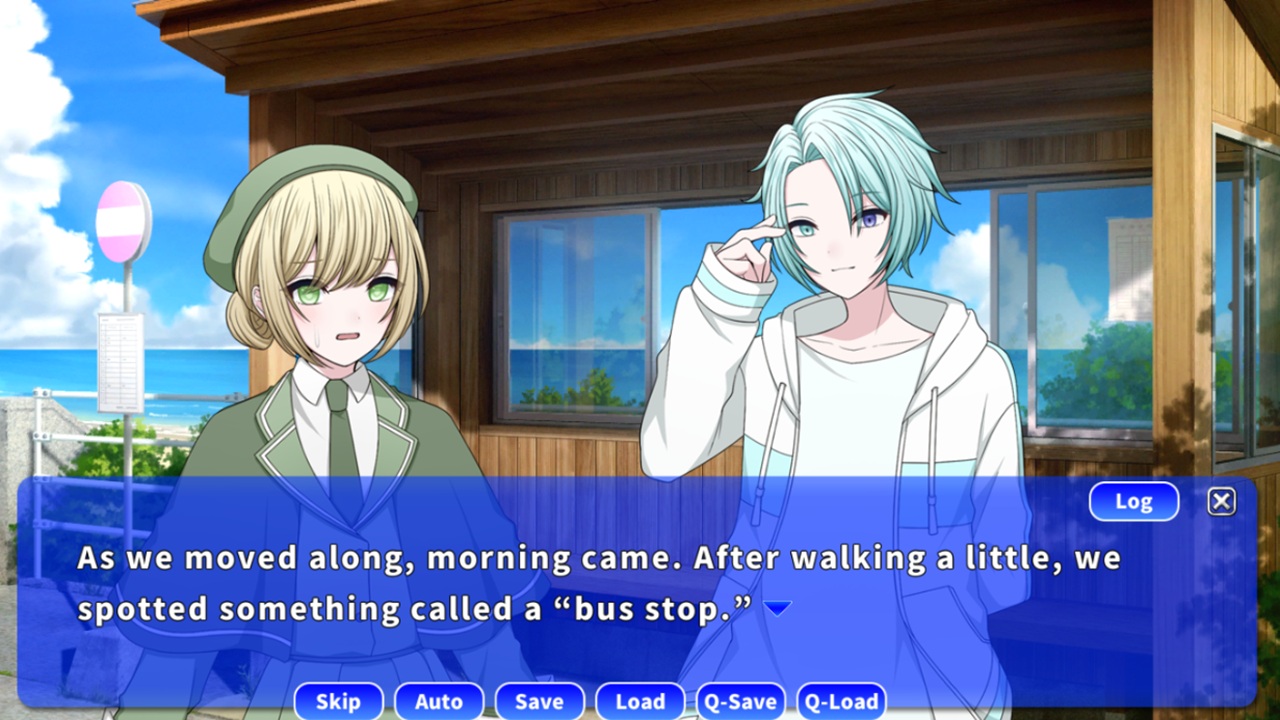Open text history through Log

pyautogui.click(x=1133, y=501)
